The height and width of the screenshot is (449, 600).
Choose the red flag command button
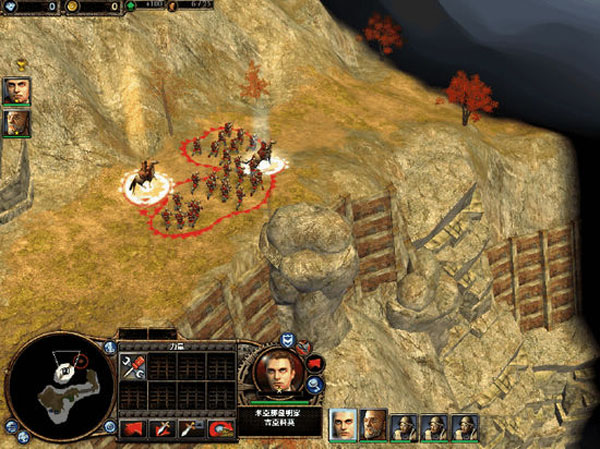pyautogui.click(x=135, y=428)
